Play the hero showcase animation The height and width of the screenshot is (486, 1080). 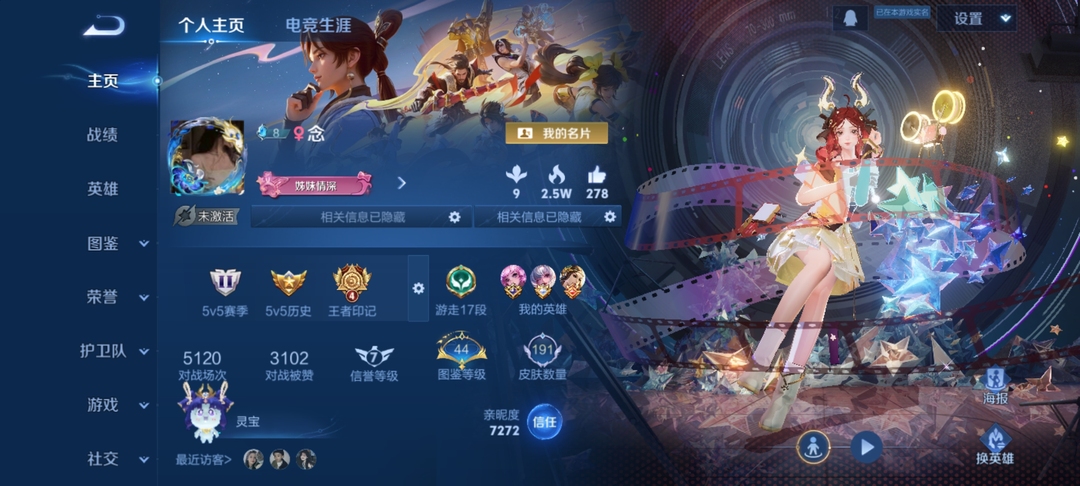coord(865,446)
